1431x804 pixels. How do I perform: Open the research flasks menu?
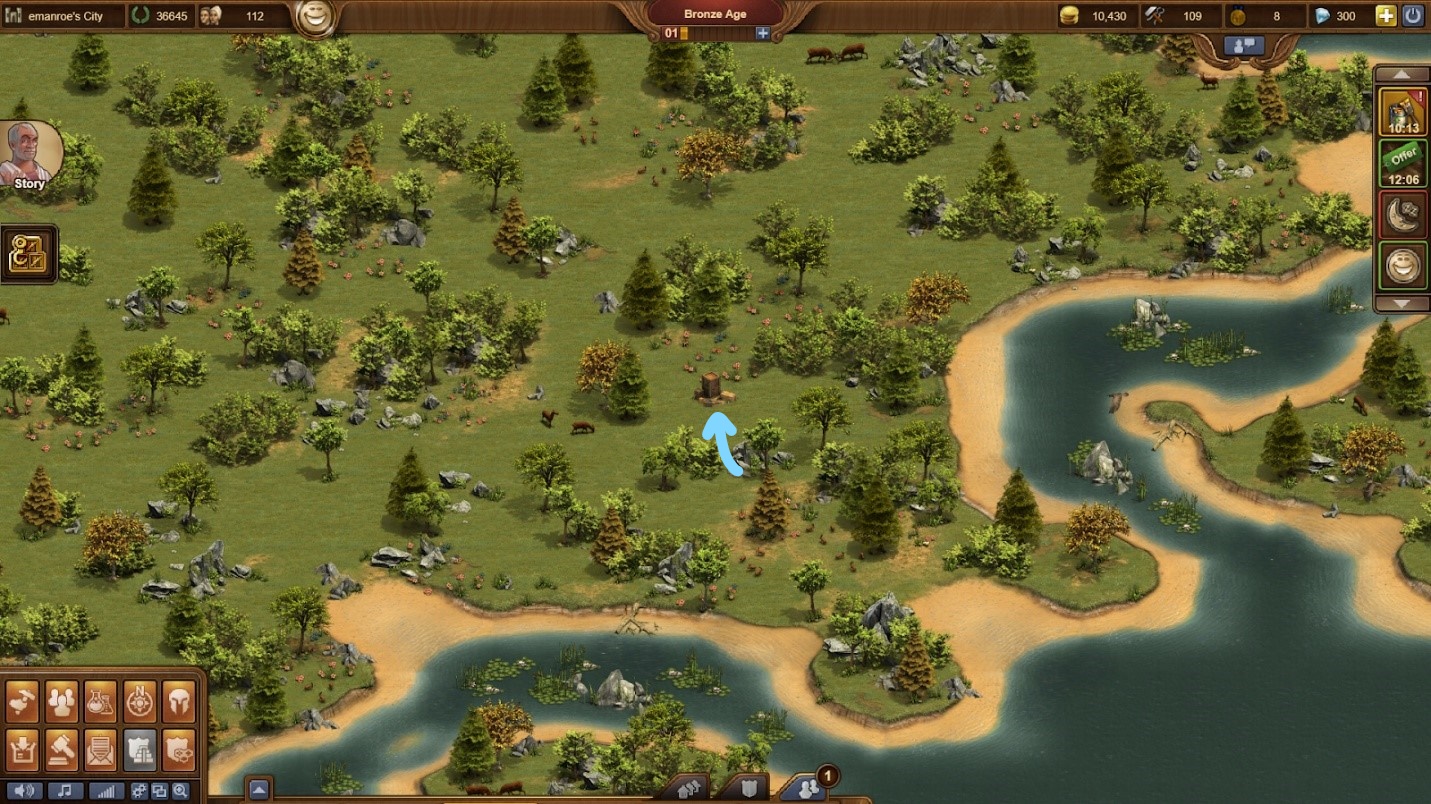(100, 702)
